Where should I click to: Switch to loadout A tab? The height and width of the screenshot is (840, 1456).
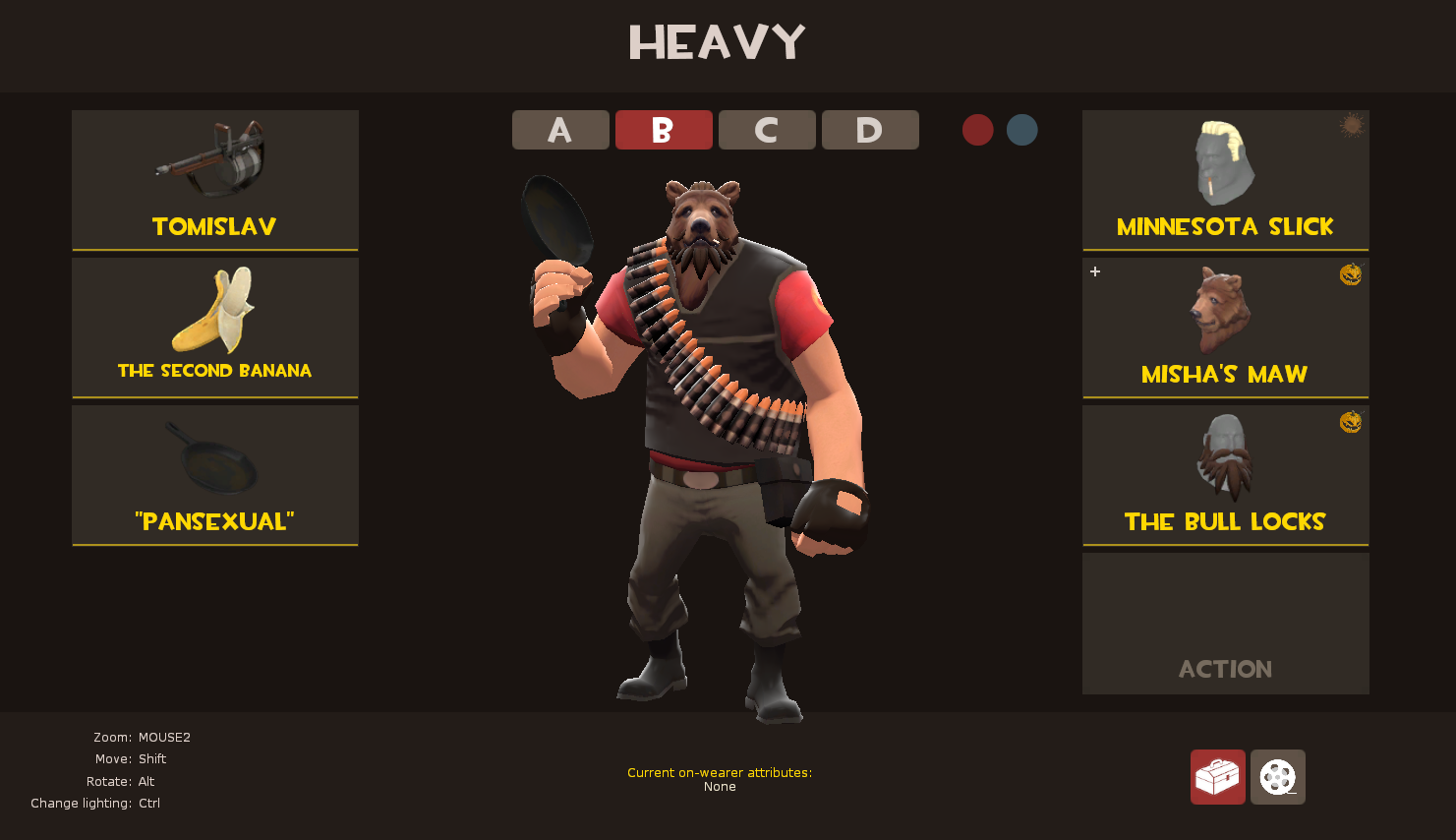[x=560, y=129]
